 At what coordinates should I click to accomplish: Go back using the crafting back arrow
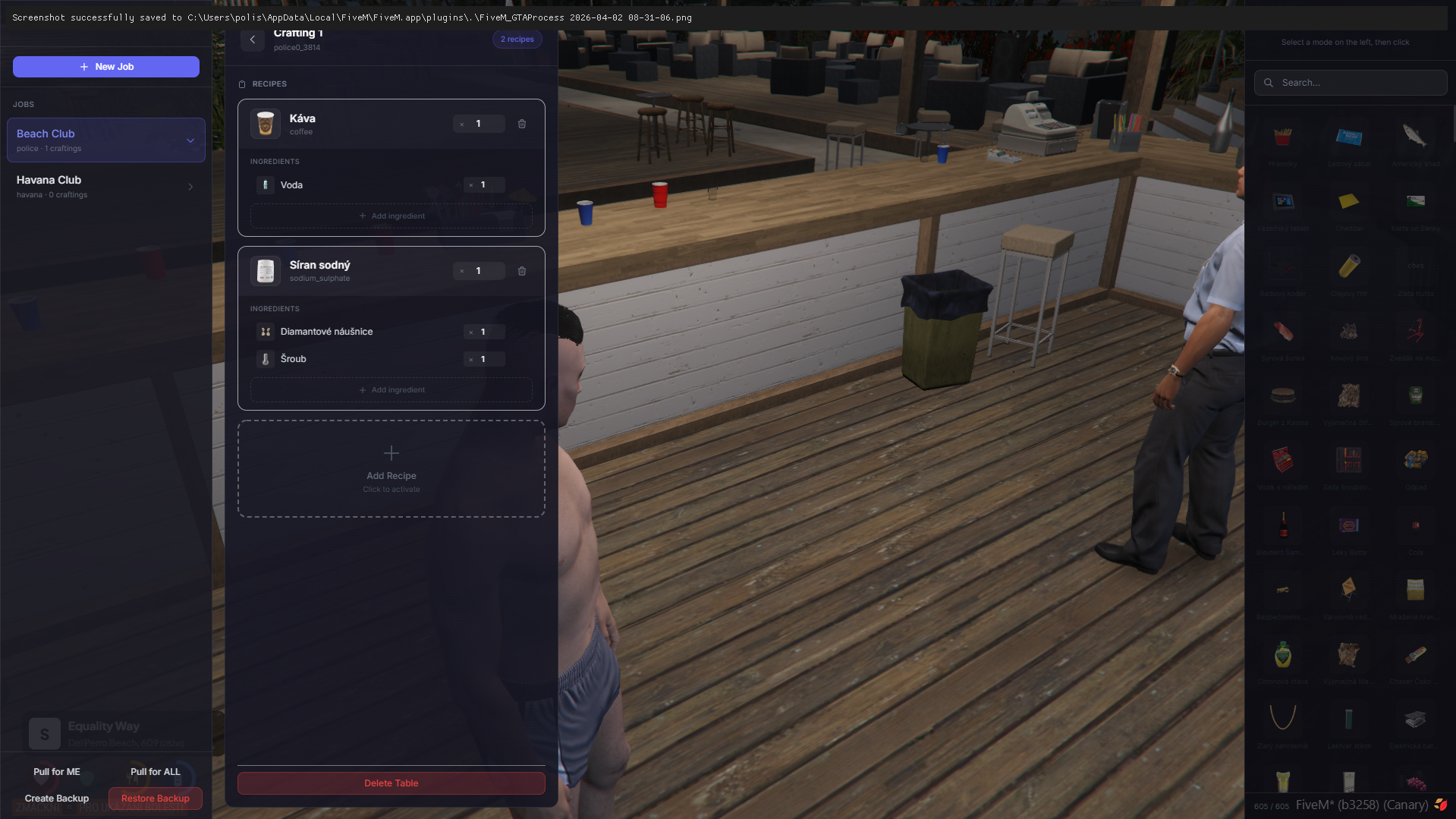click(253, 39)
